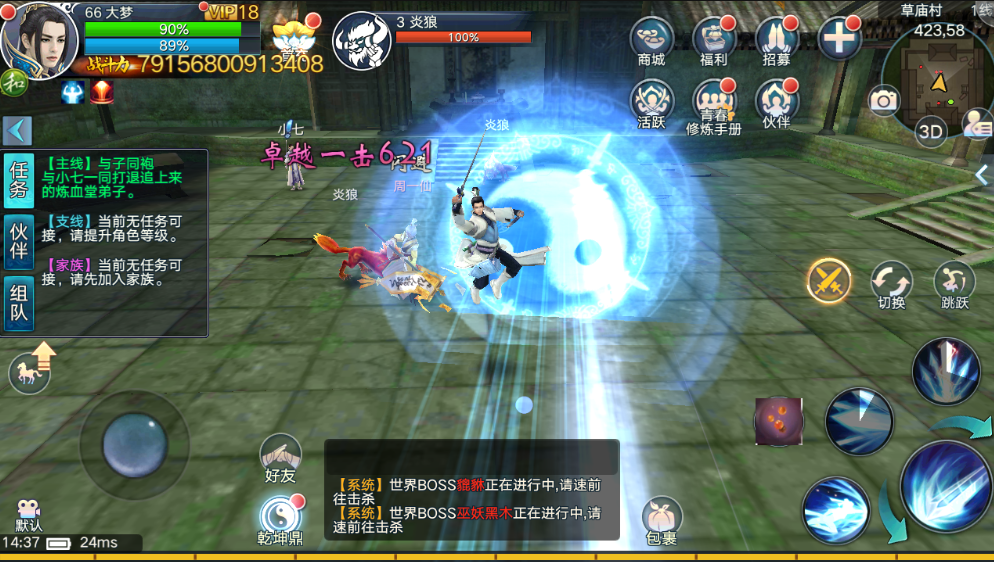Open the 青春修炼手册 handbook
The image size is (994, 562).
coord(713,105)
